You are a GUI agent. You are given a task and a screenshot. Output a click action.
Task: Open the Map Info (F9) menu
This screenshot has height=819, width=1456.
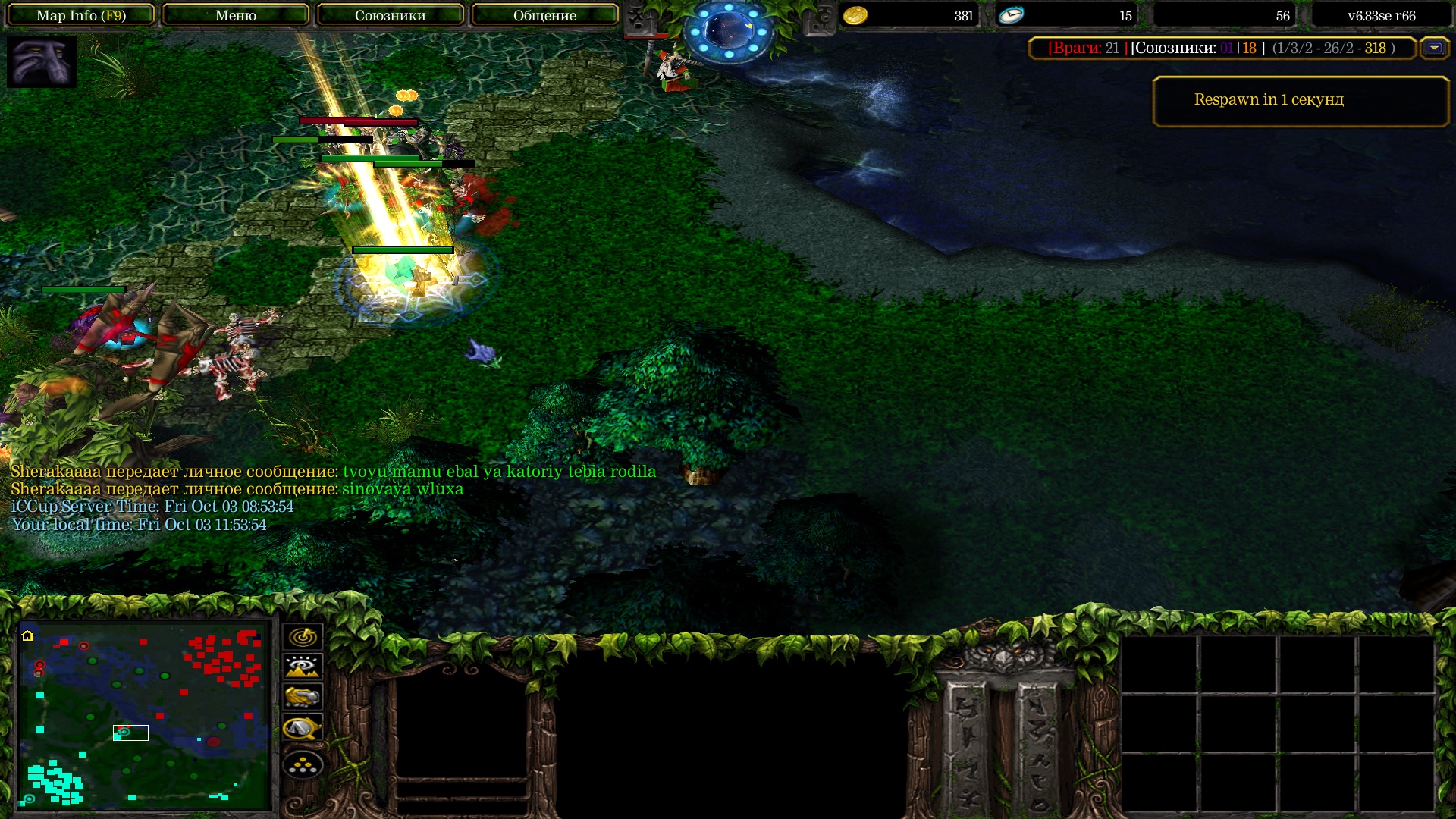pyautogui.click(x=80, y=15)
